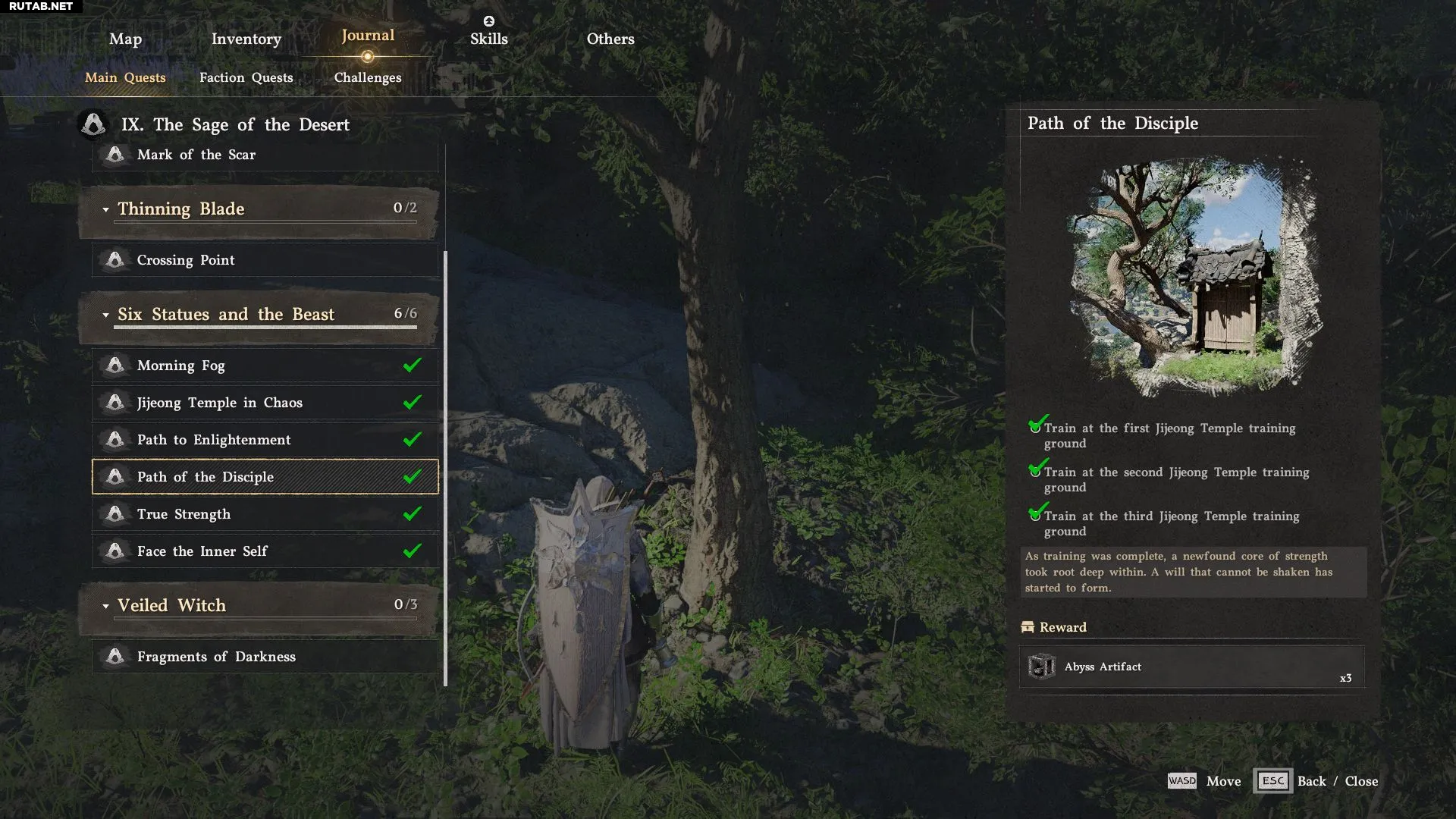View the Path to Enlightenment quest

tap(265, 440)
